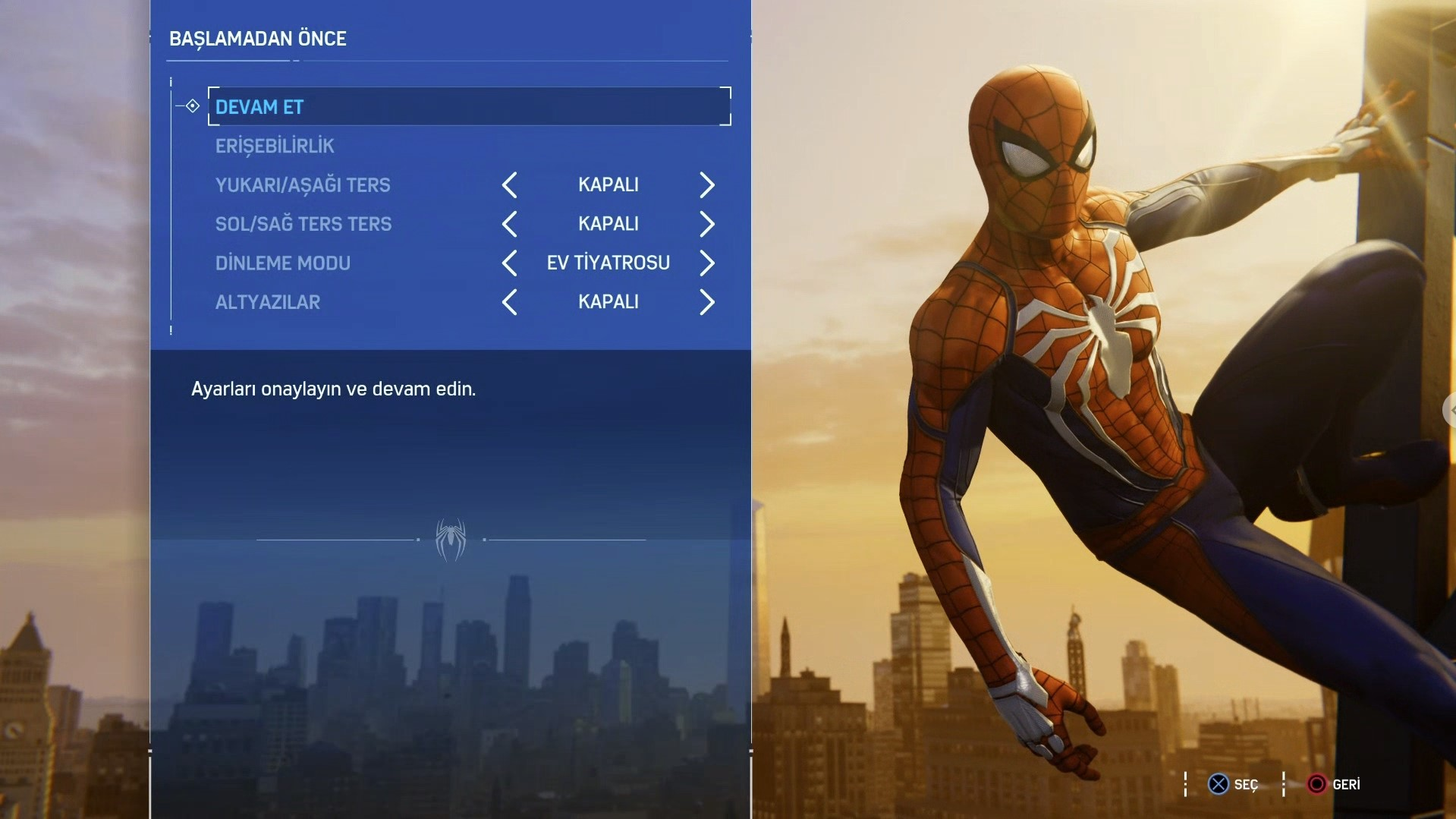Turn on ALTYAZILAR using the right arrow
Screen dimensions: 1456x819
coord(706,302)
